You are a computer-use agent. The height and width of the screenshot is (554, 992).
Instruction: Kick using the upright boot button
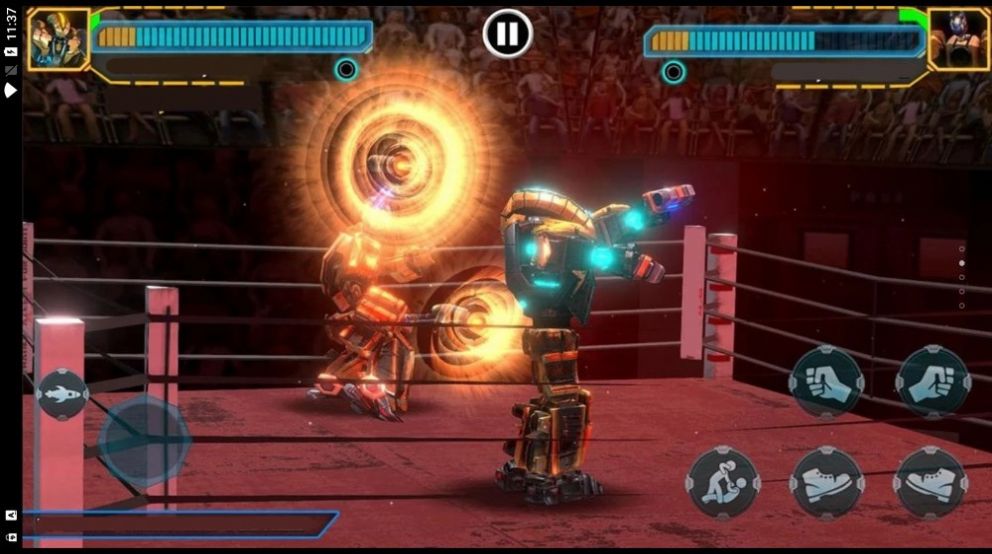coord(826,483)
